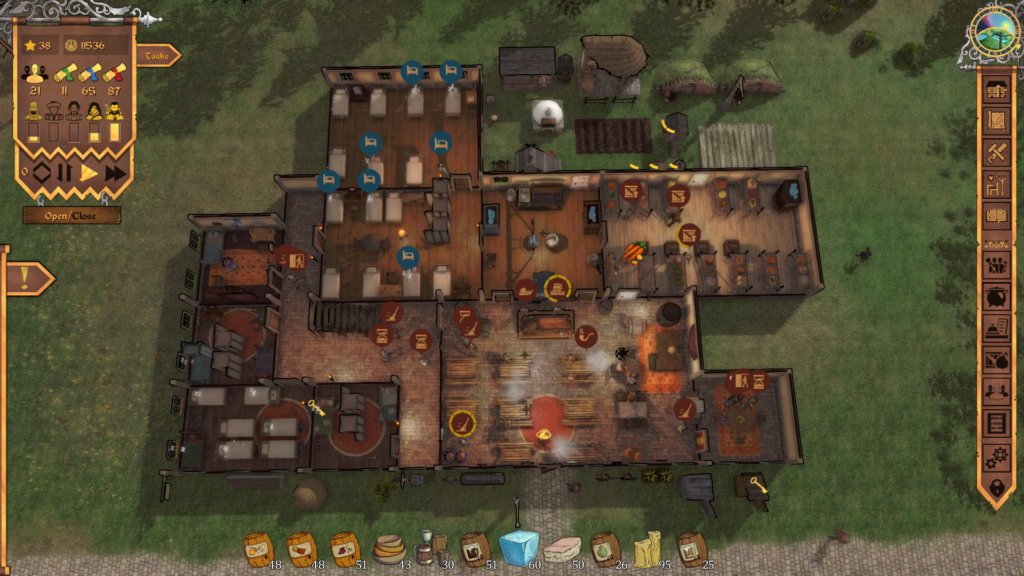Click the guests icon in banner panel
Screen dimensions: 1024x576
pyautogui.click(x=35, y=75)
